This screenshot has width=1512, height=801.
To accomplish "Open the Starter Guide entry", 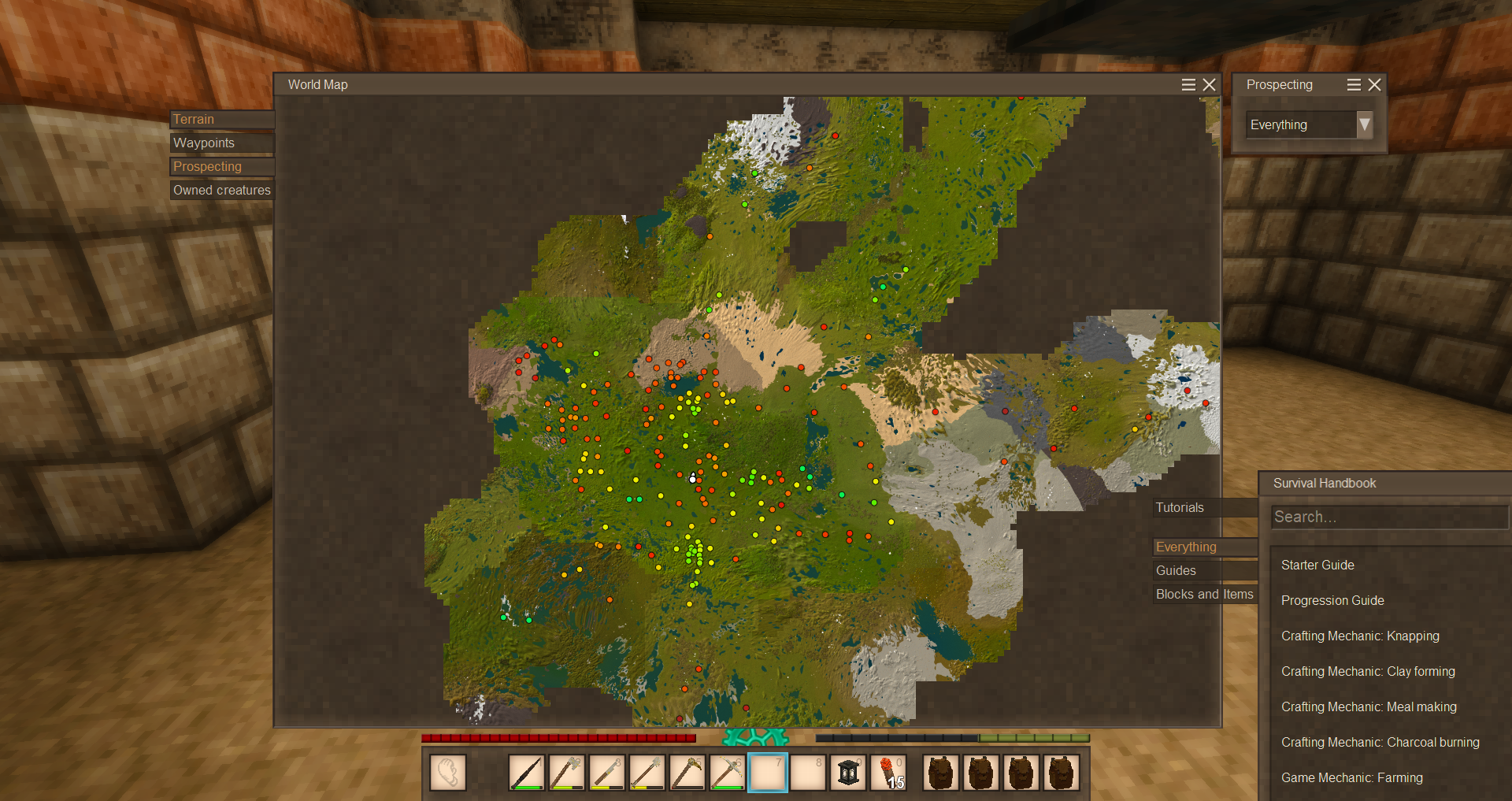I will 1317,566.
